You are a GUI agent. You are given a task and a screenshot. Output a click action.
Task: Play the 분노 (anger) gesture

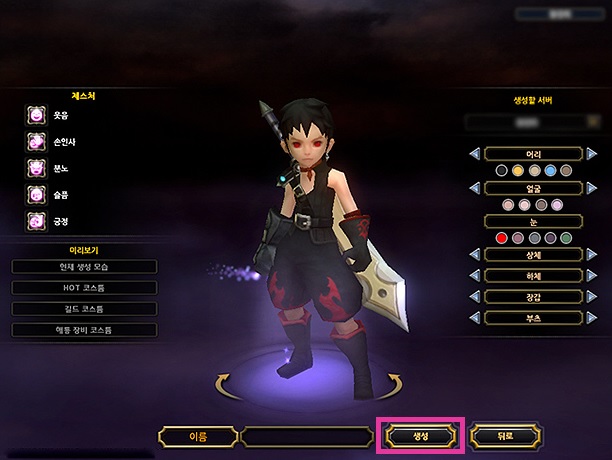pos(37,168)
